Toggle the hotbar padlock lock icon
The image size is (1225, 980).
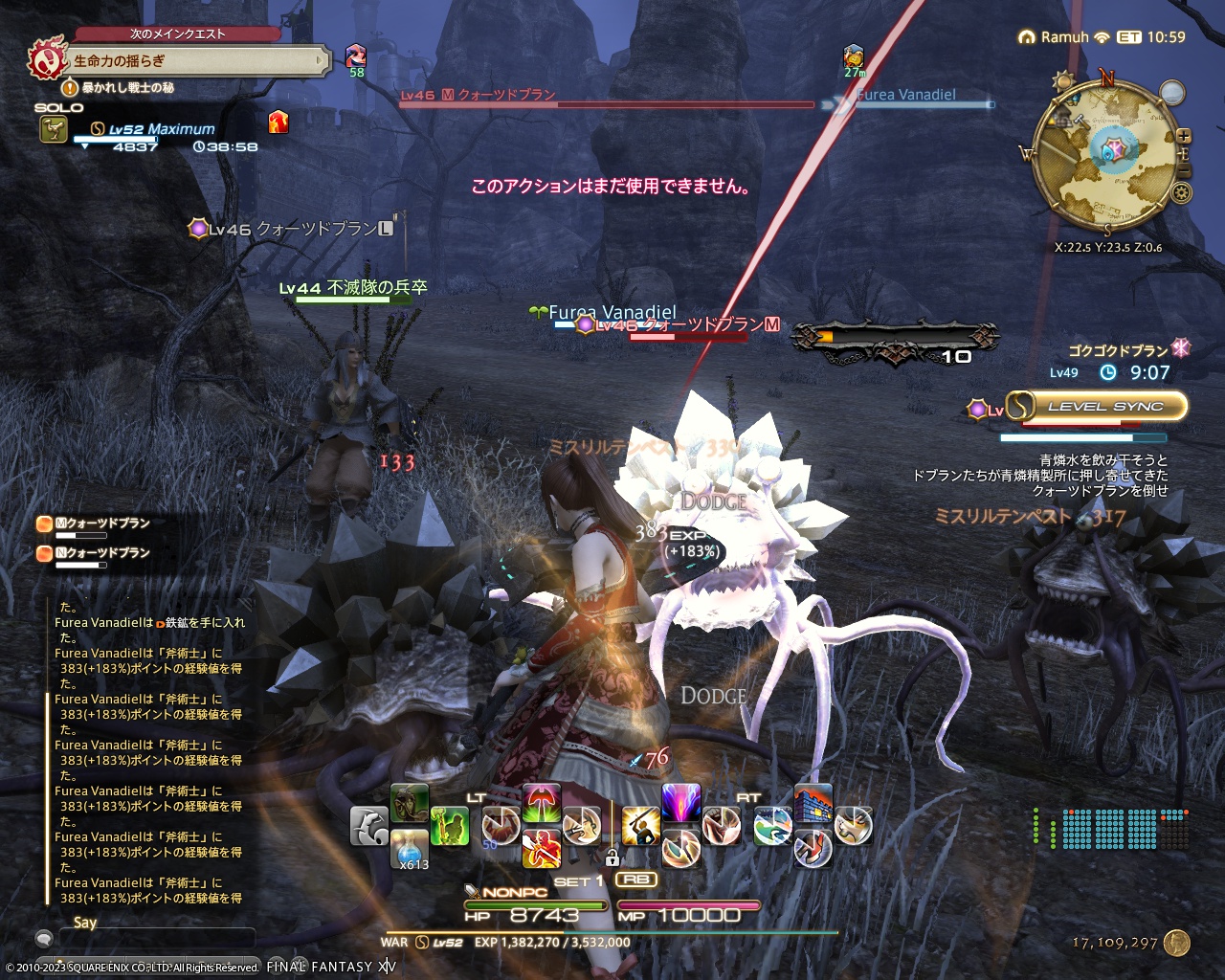click(612, 858)
